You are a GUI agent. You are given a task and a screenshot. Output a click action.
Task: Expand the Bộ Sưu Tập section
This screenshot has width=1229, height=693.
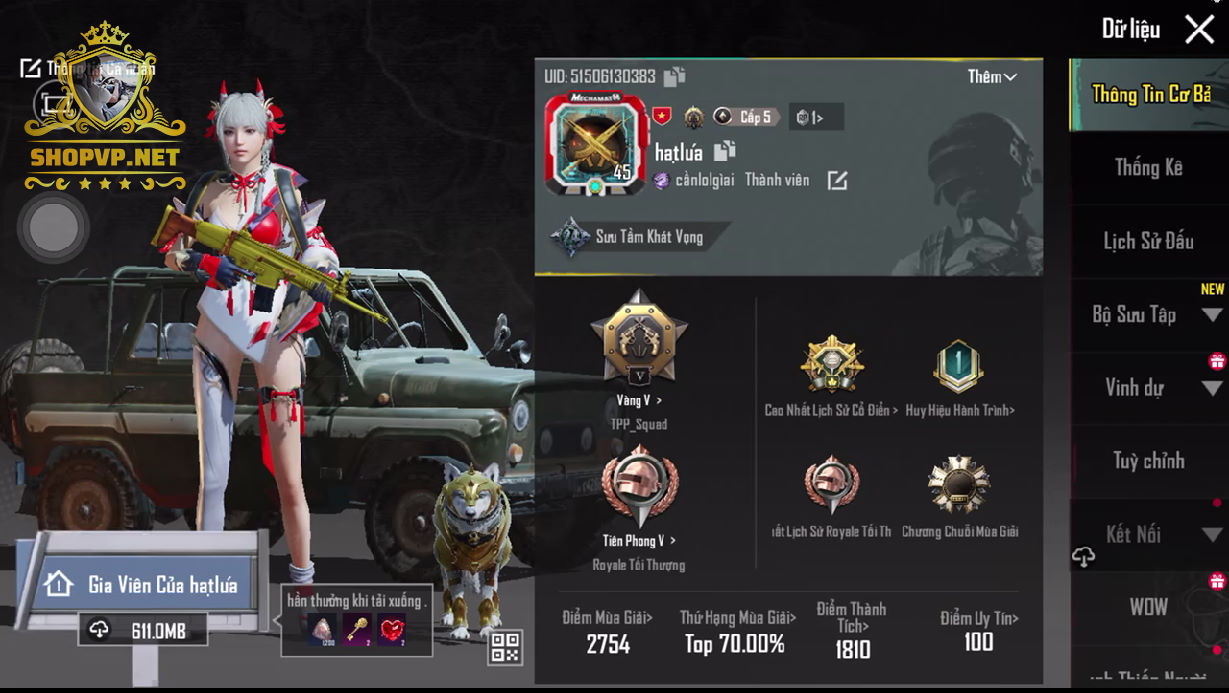(1148, 315)
